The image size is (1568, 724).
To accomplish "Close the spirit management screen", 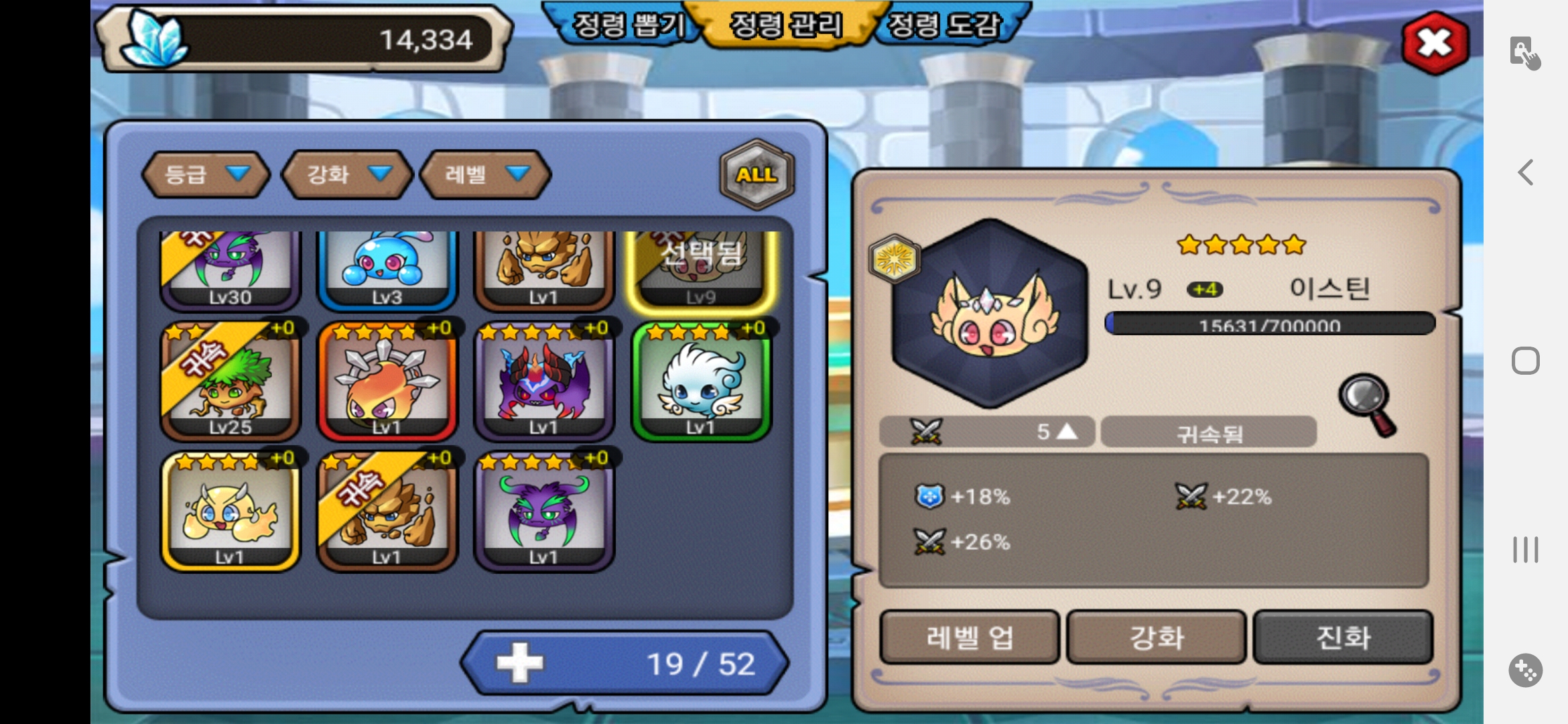I will (1435, 44).
